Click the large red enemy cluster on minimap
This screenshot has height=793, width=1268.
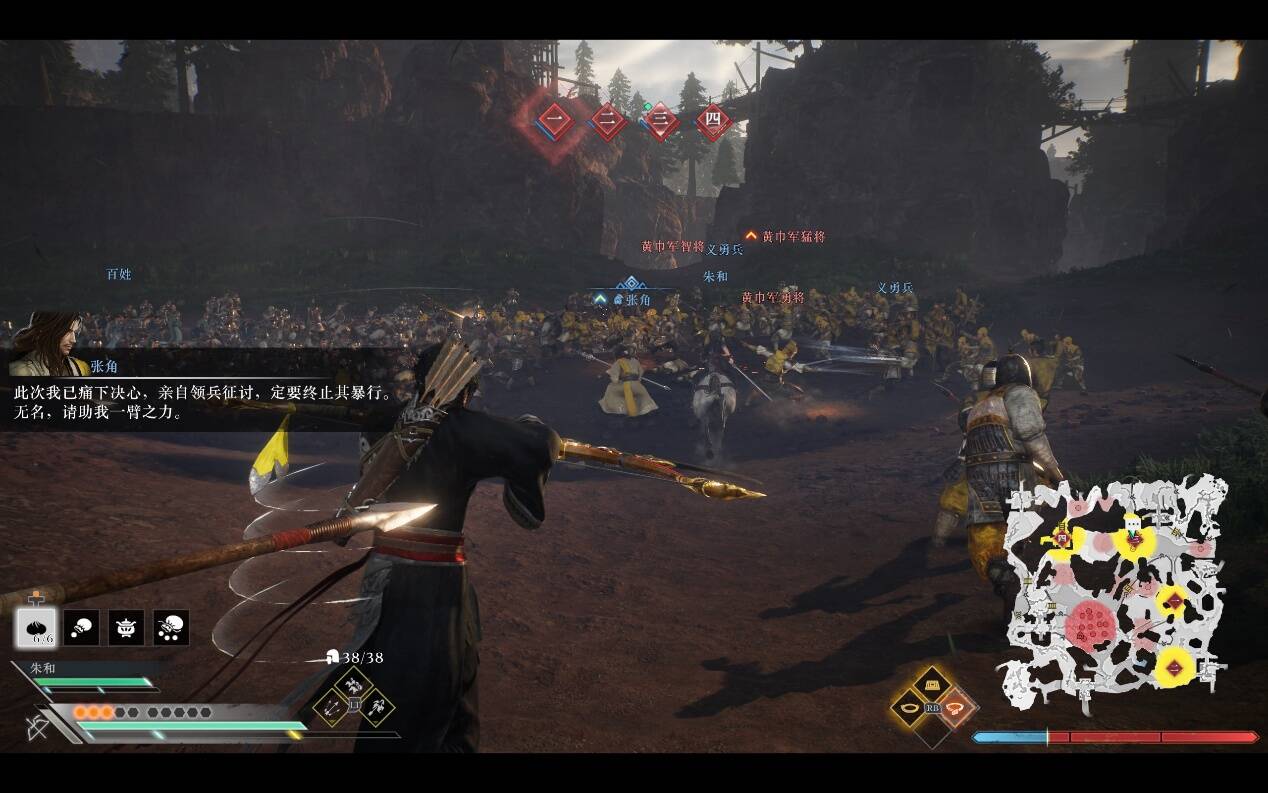click(x=1090, y=627)
